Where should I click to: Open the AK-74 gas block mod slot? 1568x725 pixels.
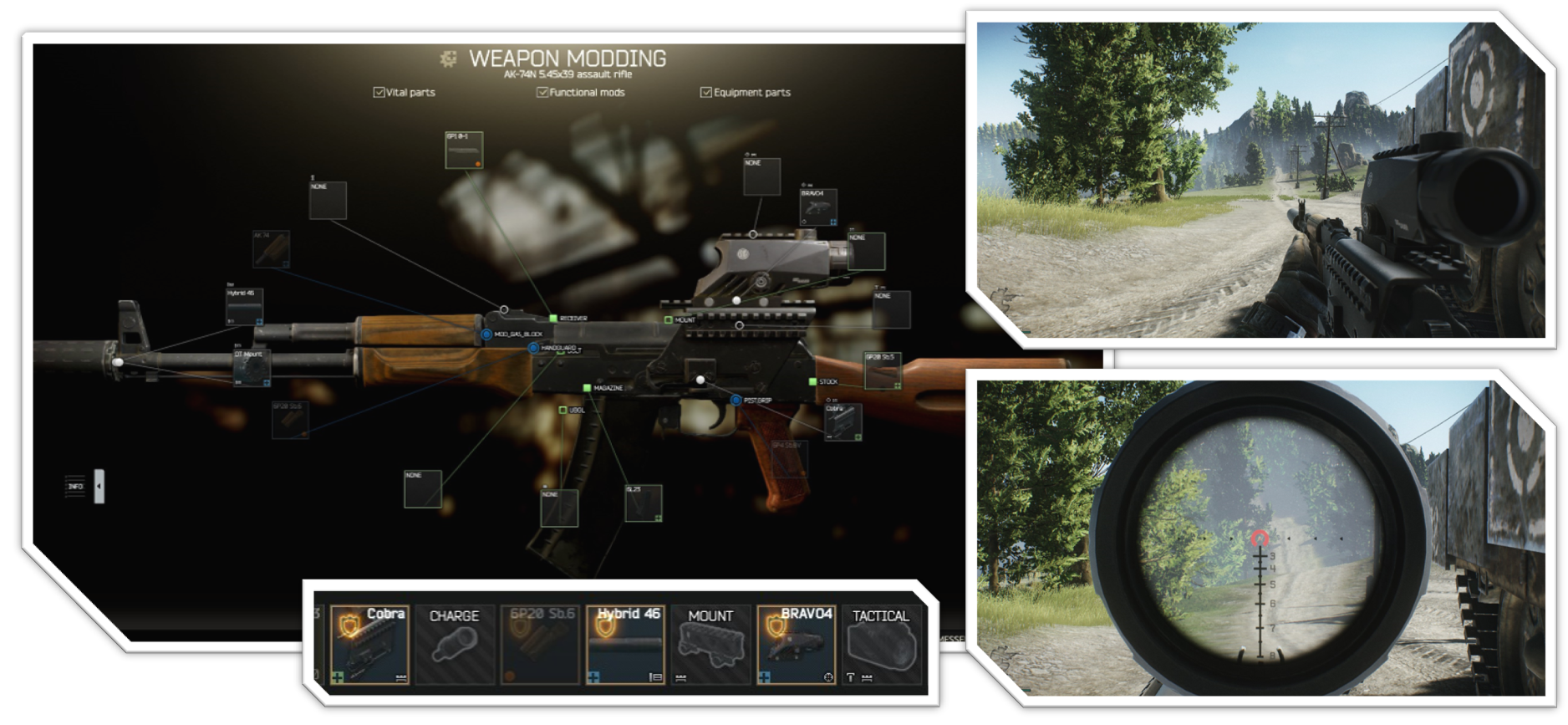click(271, 249)
